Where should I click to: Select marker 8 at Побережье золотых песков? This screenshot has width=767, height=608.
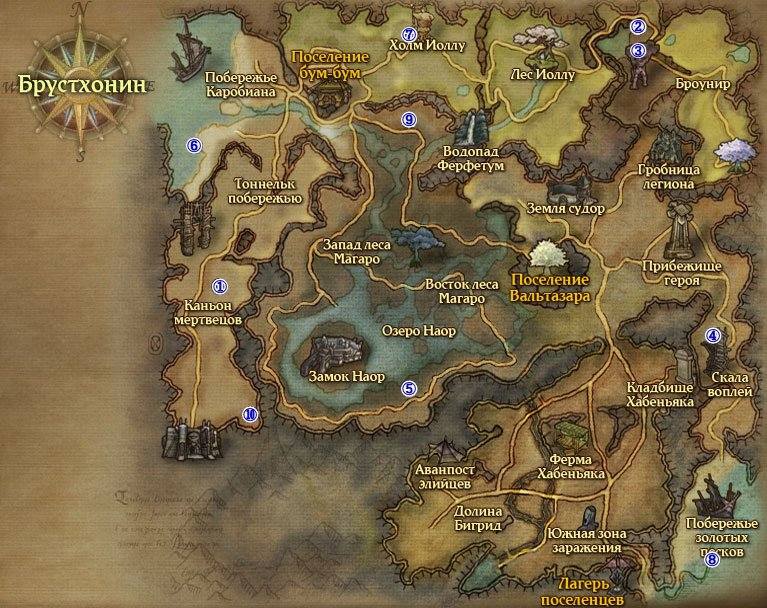[x=712, y=560]
